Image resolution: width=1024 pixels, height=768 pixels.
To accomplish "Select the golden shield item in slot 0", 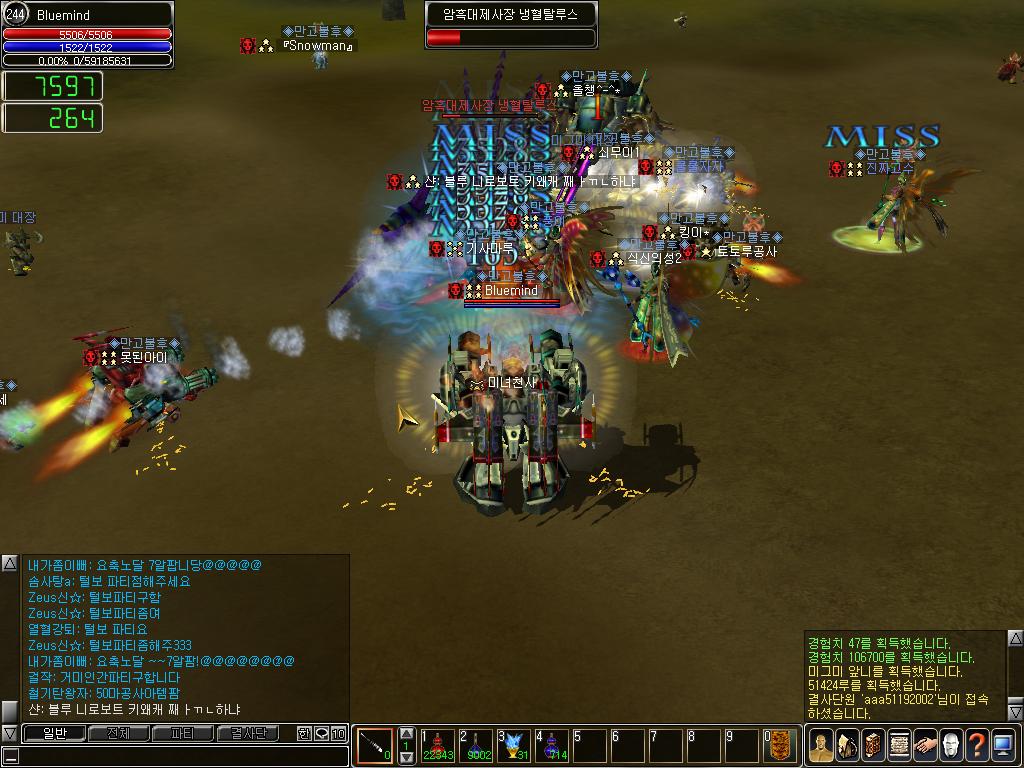I will [x=780, y=746].
